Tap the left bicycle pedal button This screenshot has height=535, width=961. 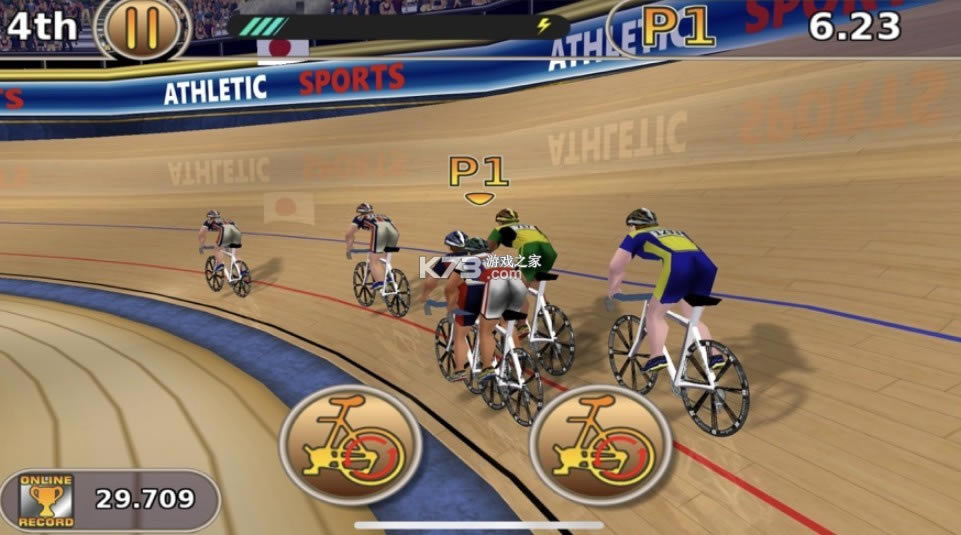point(350,445)
